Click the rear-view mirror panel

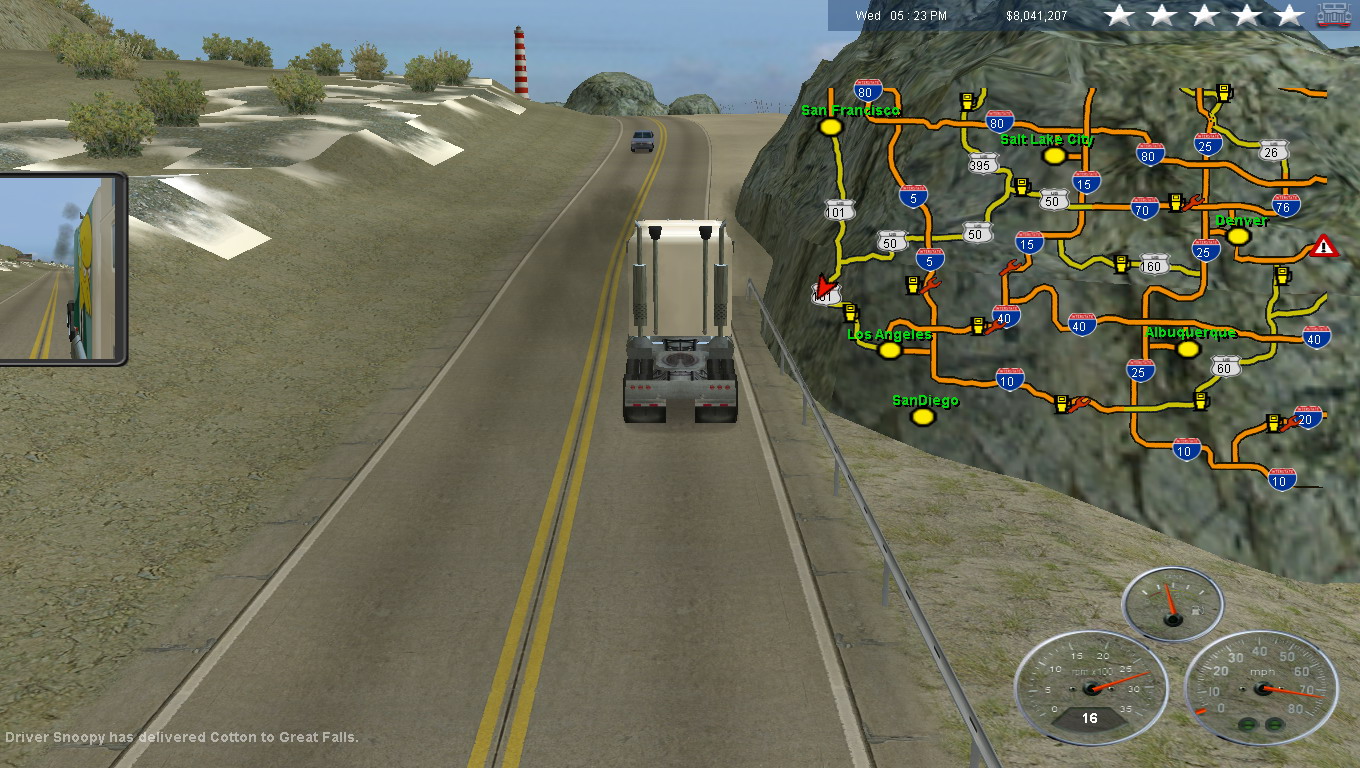point(58,268)
